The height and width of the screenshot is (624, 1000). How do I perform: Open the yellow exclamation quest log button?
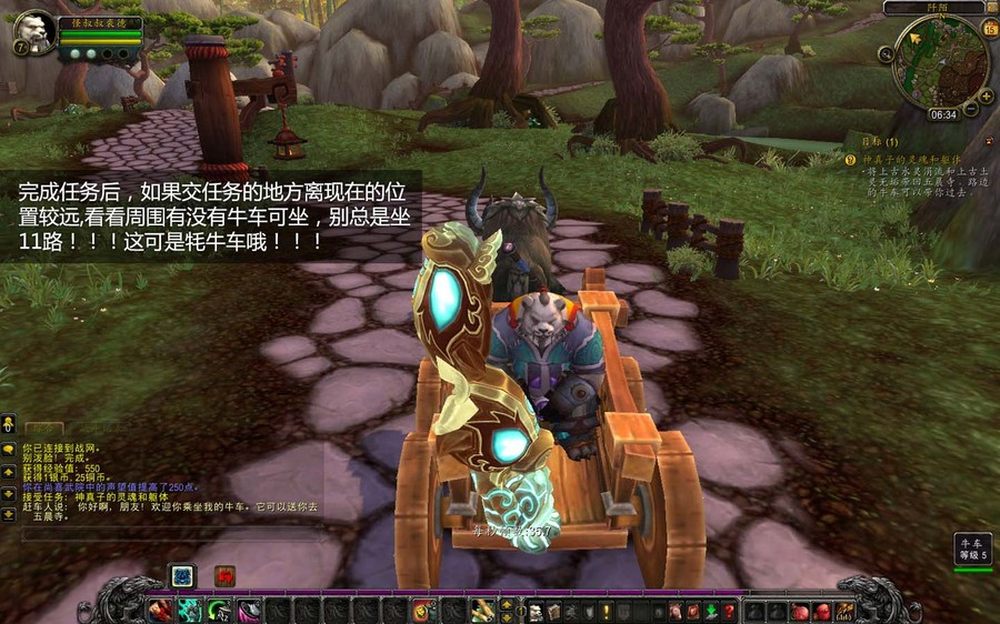[x=605, y=611]
